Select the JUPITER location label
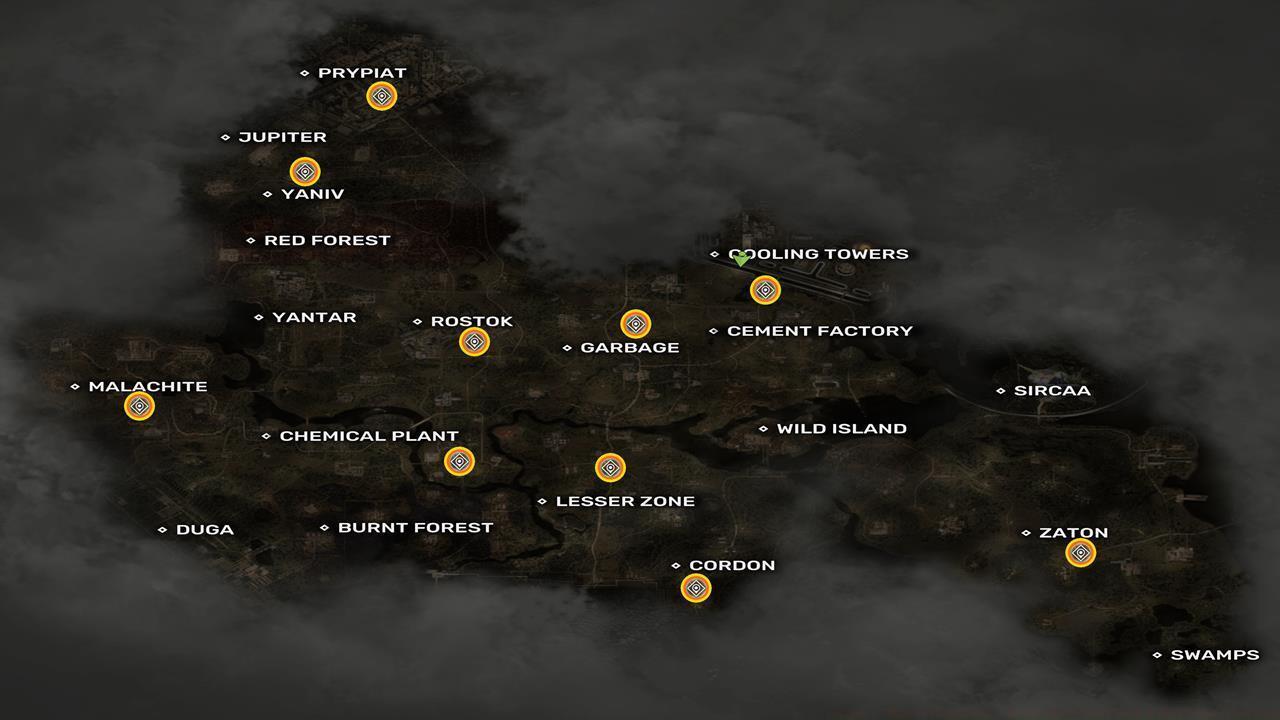The width and height of the screenshot is (1280, 720). [282, 137]
